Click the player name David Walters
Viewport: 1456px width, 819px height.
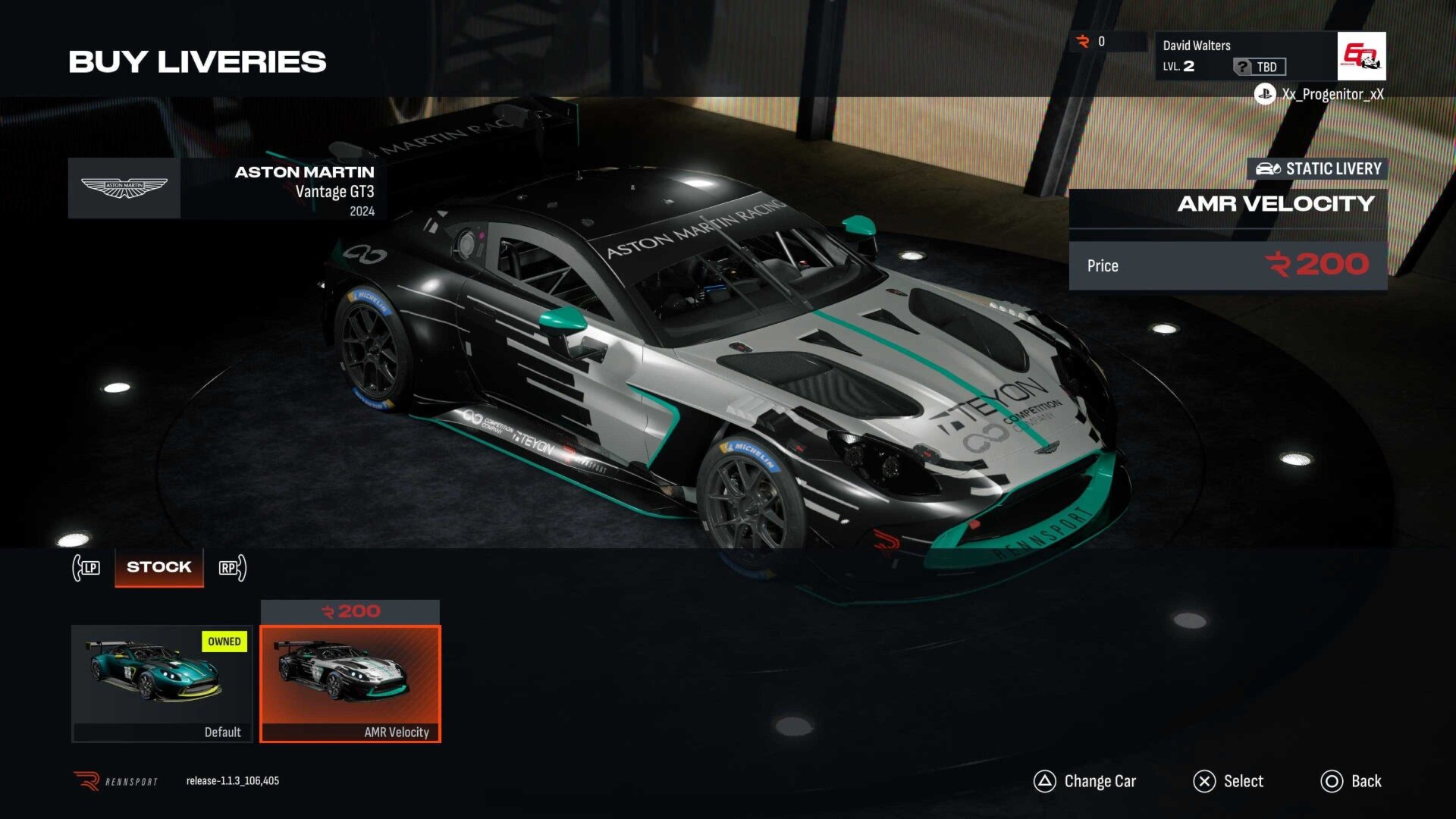coord(1196,45)
